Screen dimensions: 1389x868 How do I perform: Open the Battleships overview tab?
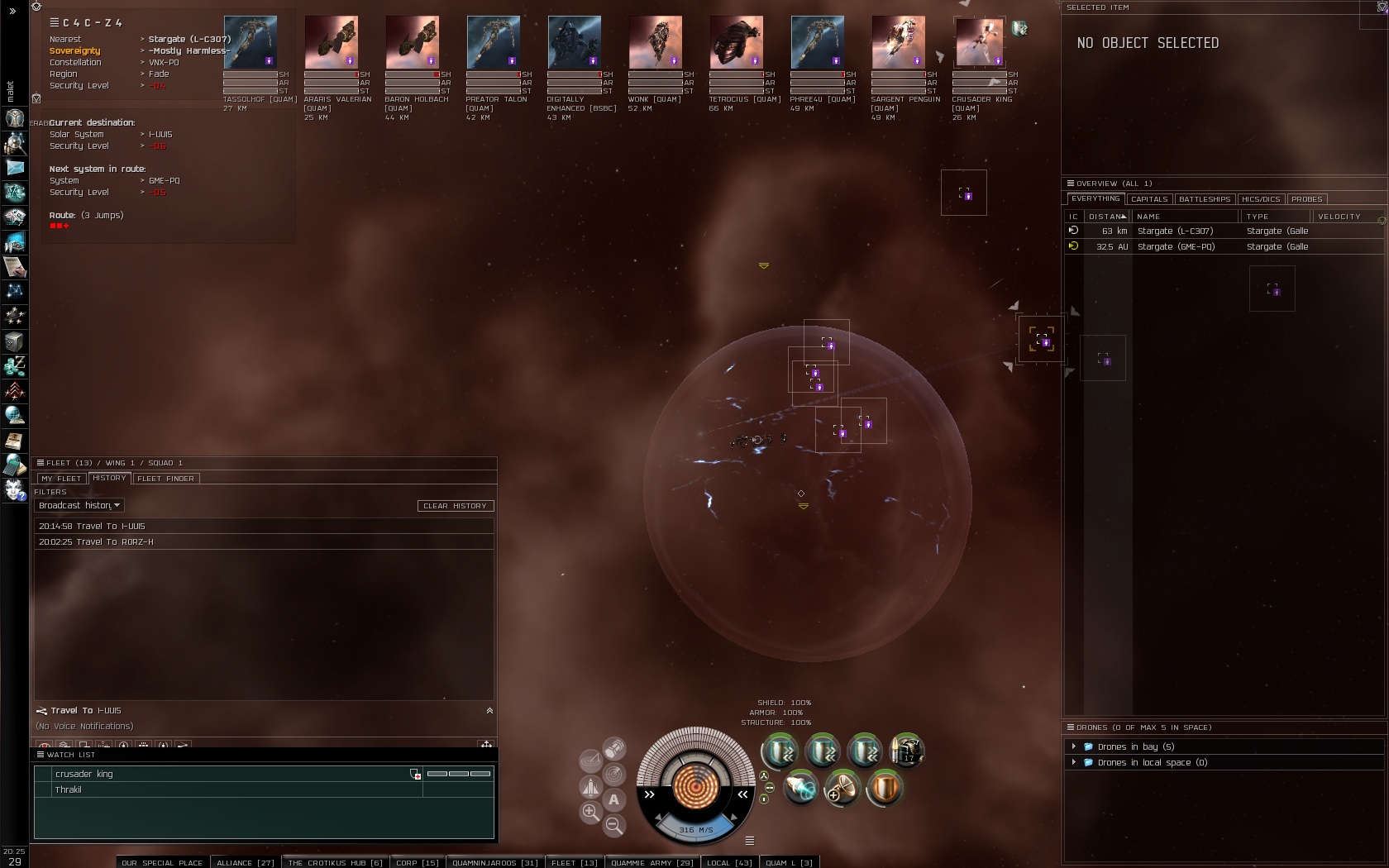[x=1205, y=199]
